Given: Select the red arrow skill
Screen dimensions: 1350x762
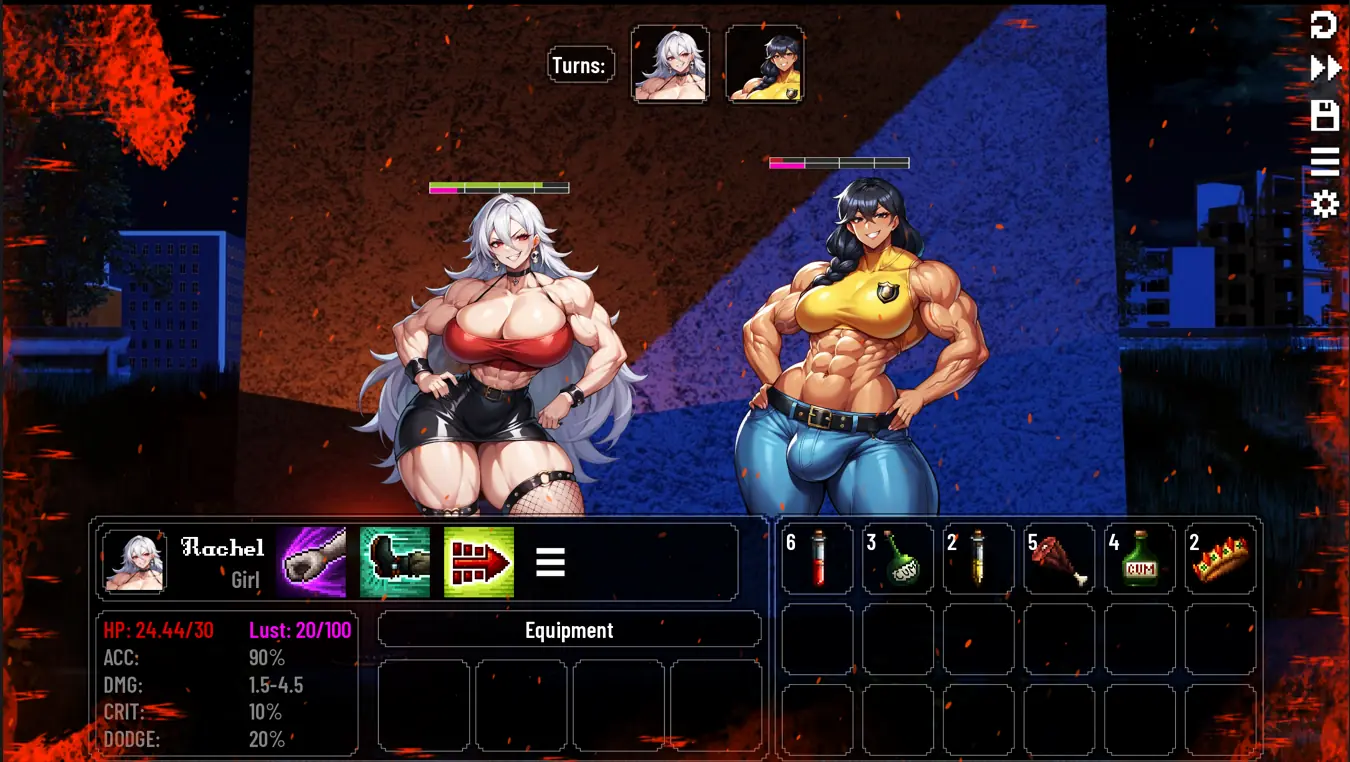Looking at the screenshot, I should click(x=479, y=562).
